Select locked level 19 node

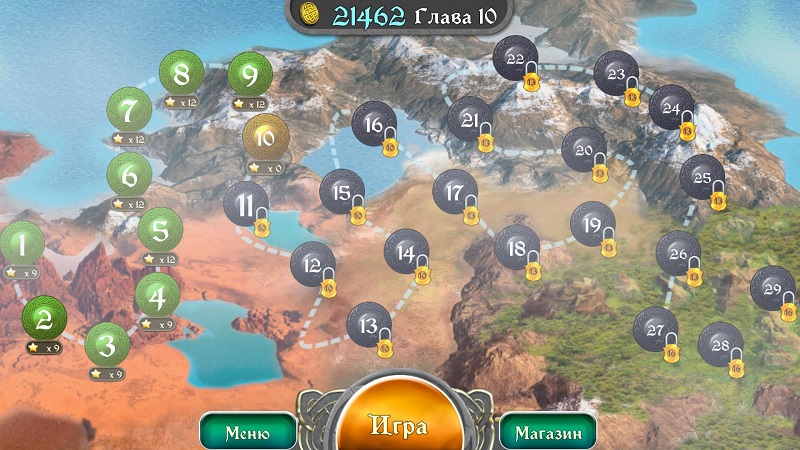(592, 223)
